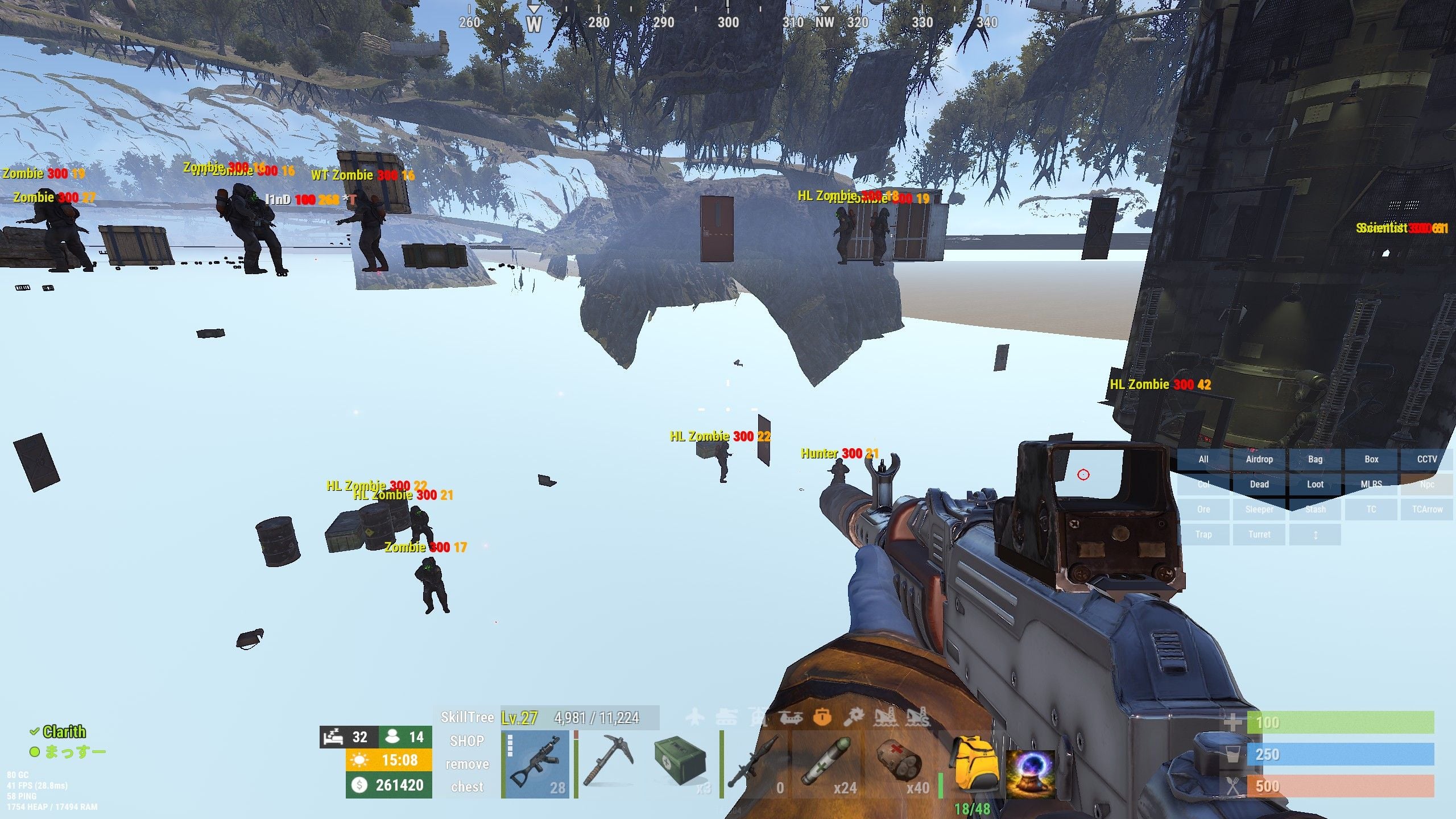Select the green medical crate slot
This screenshot has width=1456, height=819.
[x=680, y=765]
